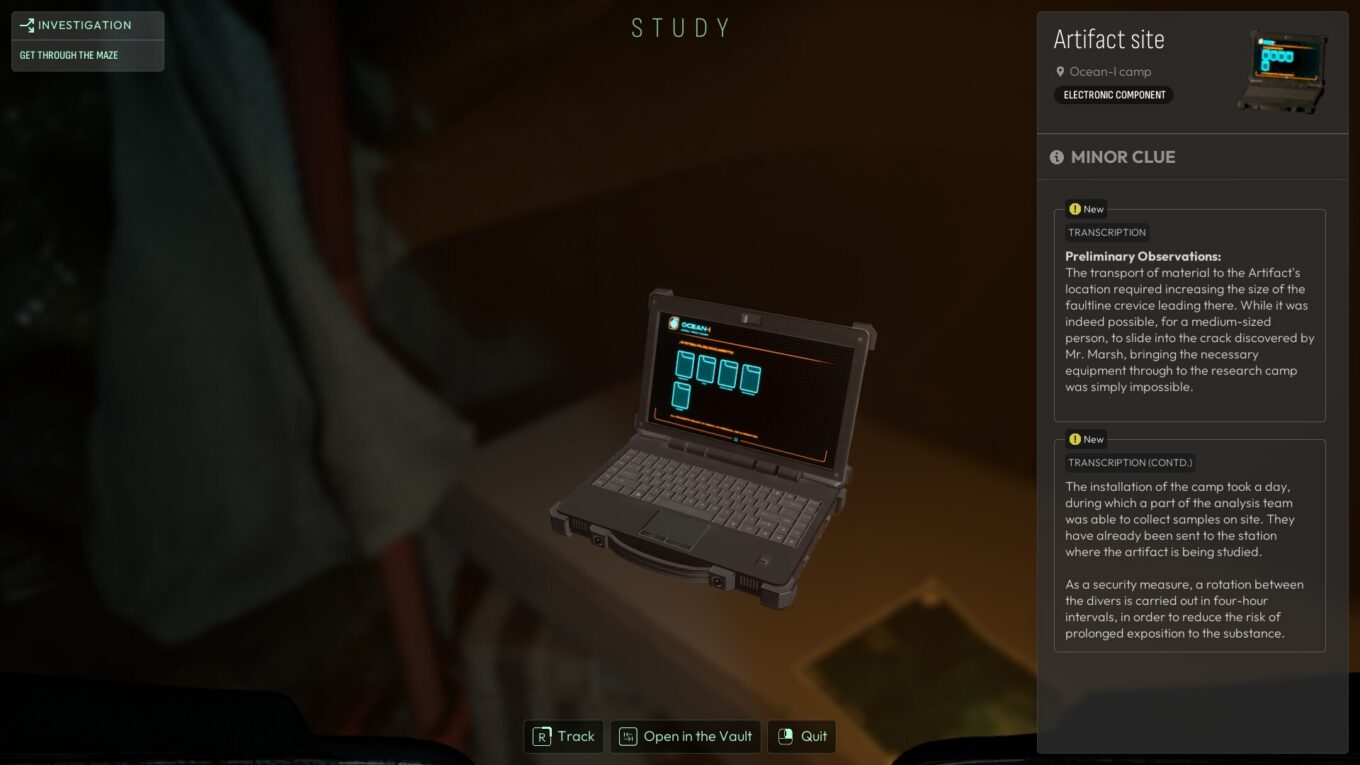The height and width of the screenshot is (765, 1360).
Task: Open the clue in the Vault
Action: (x=686, y=737)
